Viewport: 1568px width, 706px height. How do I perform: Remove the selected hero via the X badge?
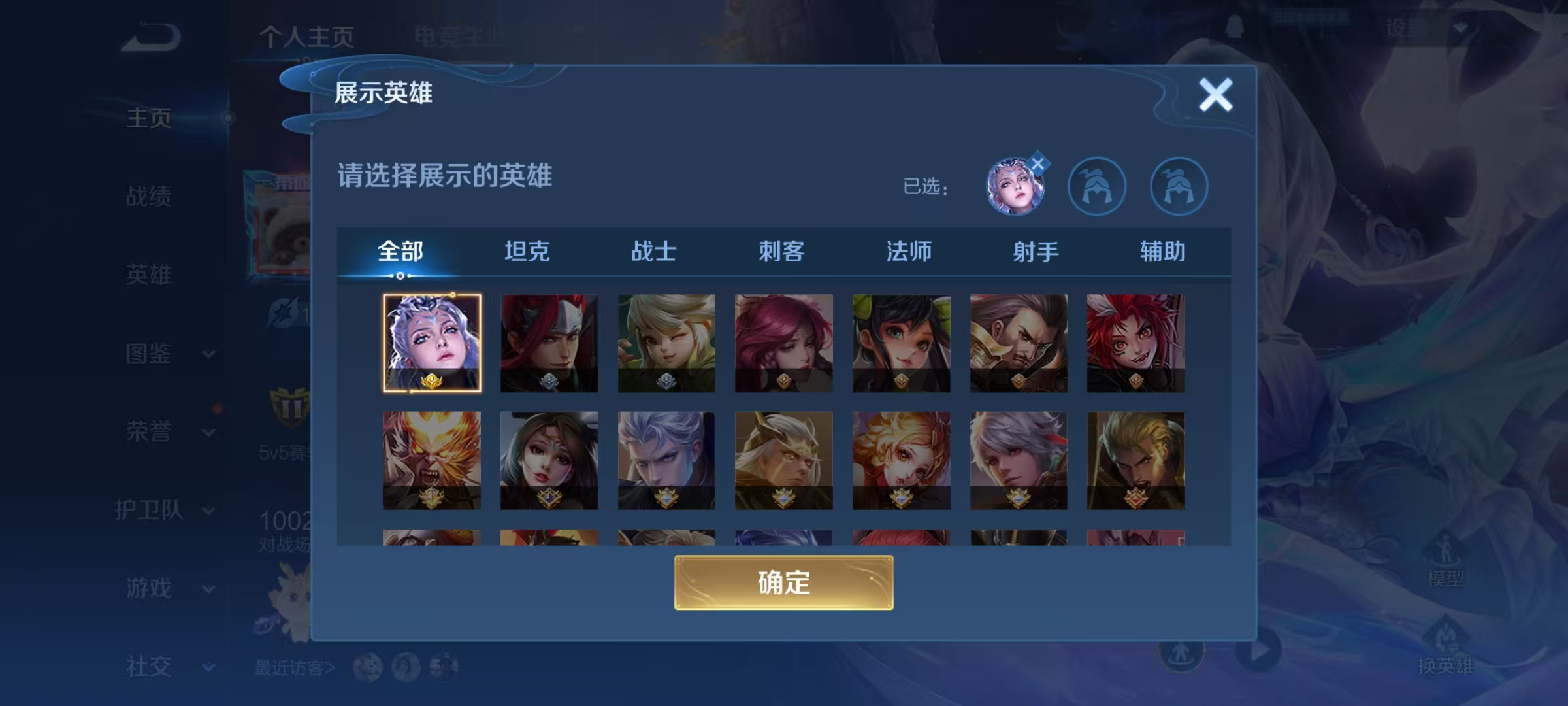point(1039,163)
